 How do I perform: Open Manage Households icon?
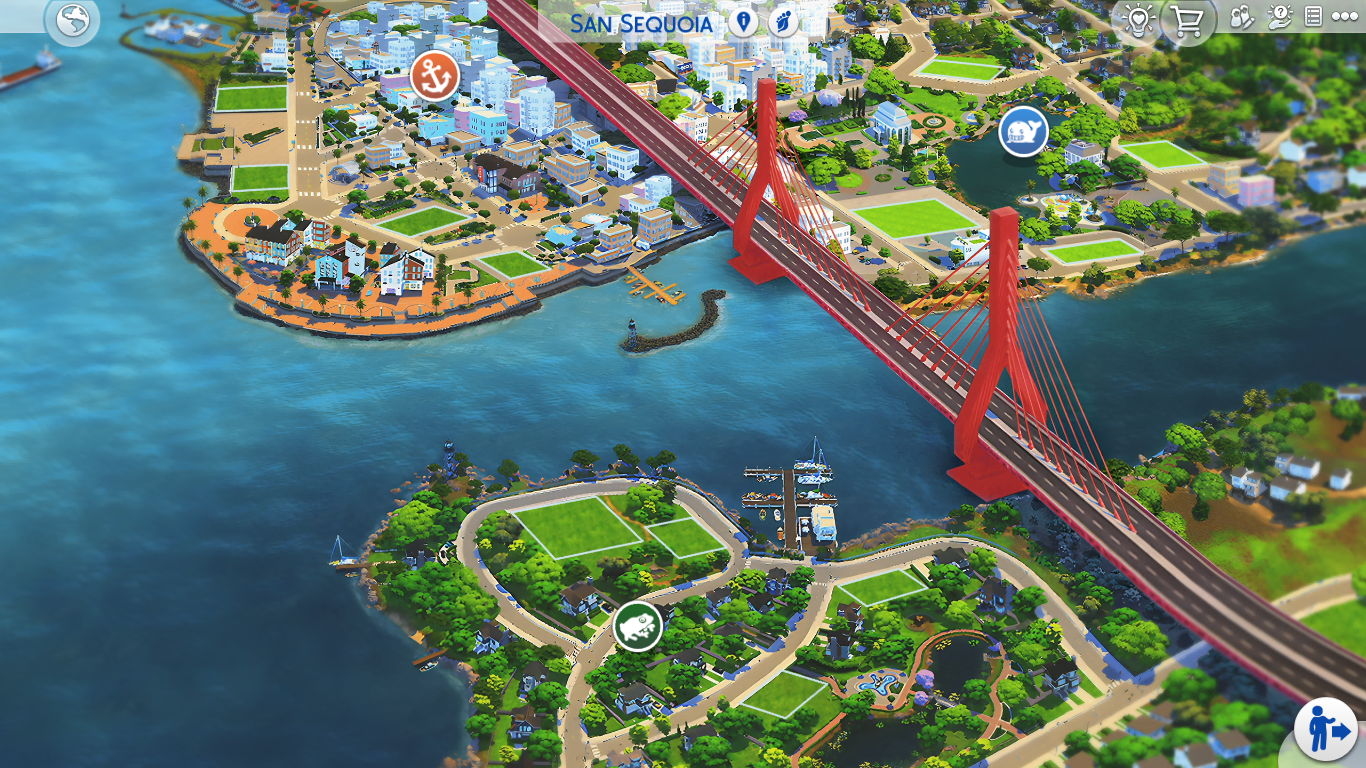pos(1241,17)
